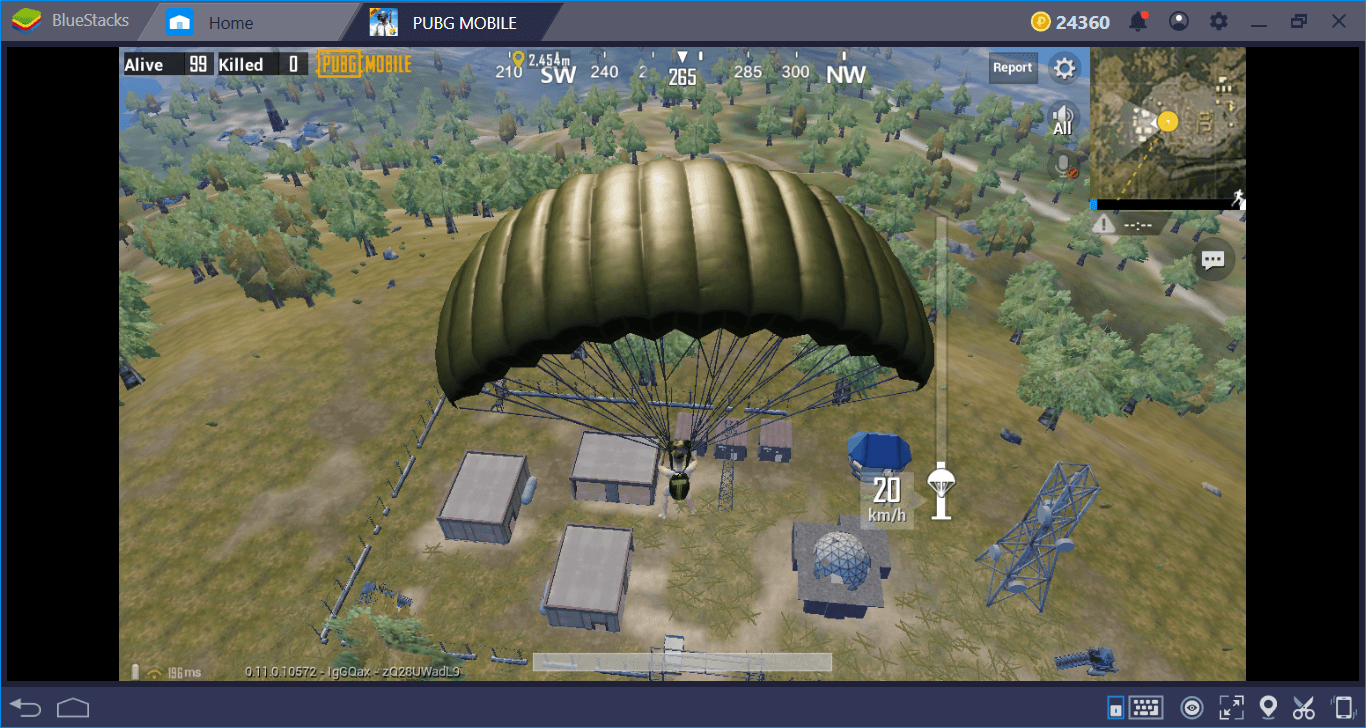The height and width of the screenshot is (728, 1366).
Task: Open BlueStacks settings gear in title bar
Action: [1219, 21]
